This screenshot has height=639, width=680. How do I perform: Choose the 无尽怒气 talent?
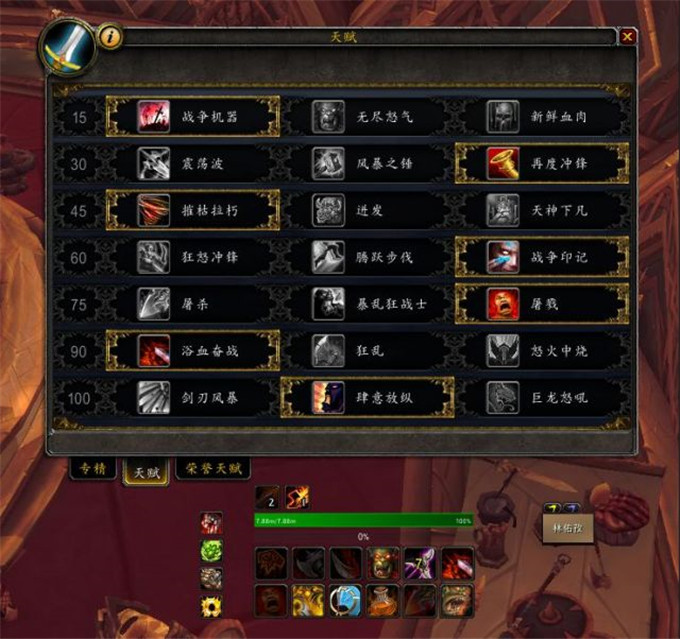point(367,117)
